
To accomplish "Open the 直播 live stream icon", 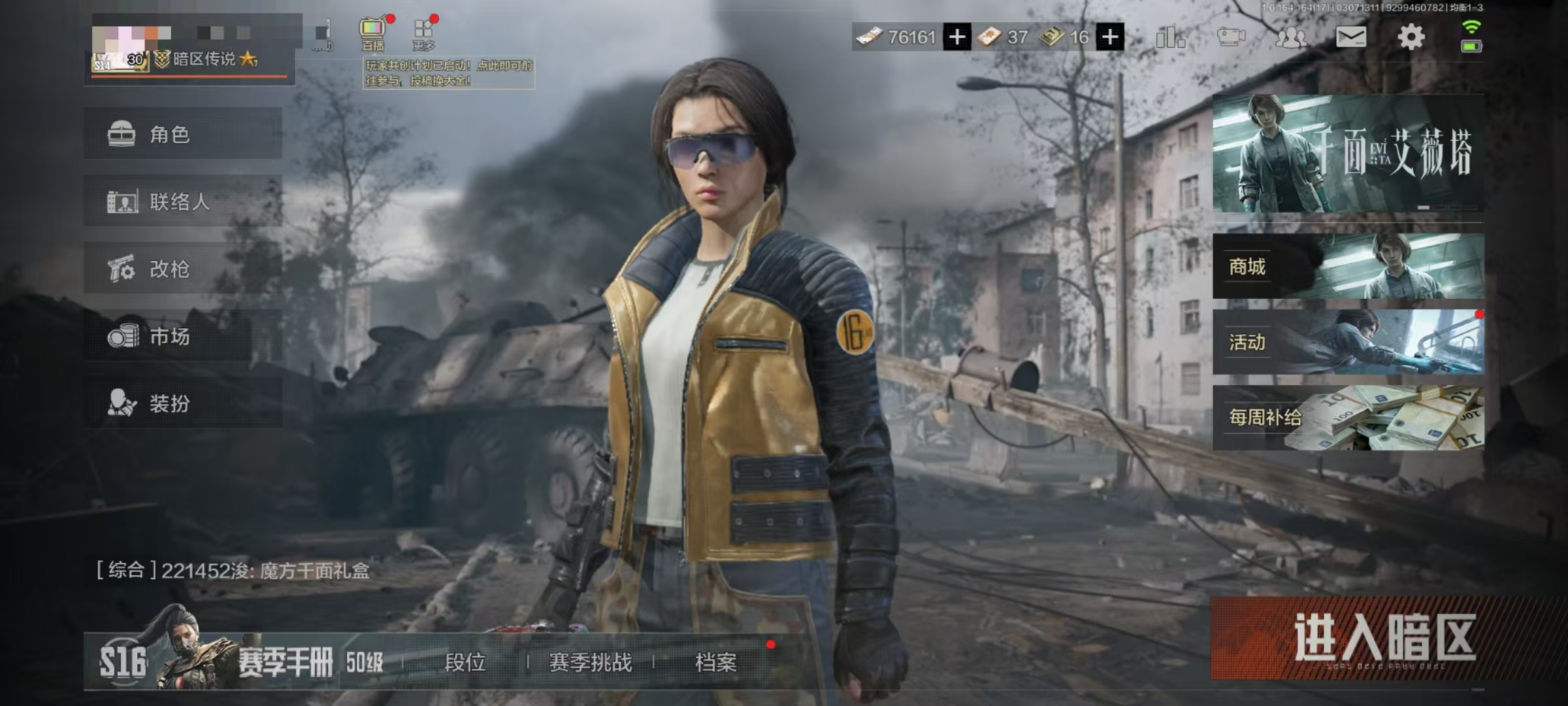I will [x=372, y=34].
